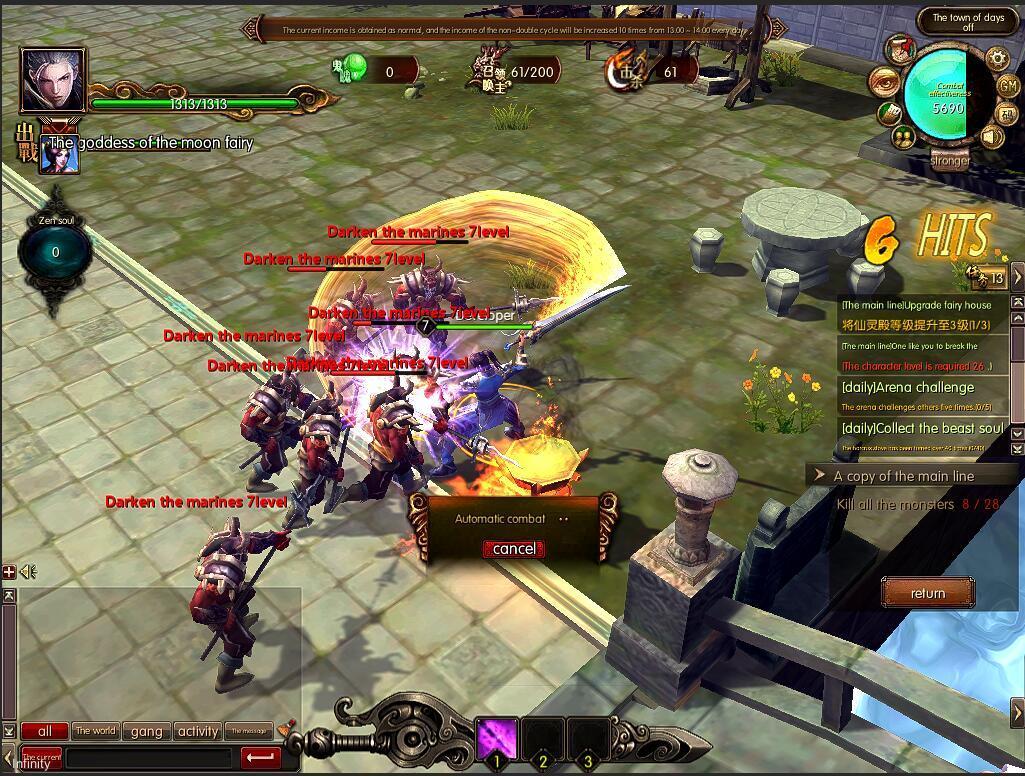Choose the Collect the beast soul daily quest
1025x776 pixels.
point(922,428)
